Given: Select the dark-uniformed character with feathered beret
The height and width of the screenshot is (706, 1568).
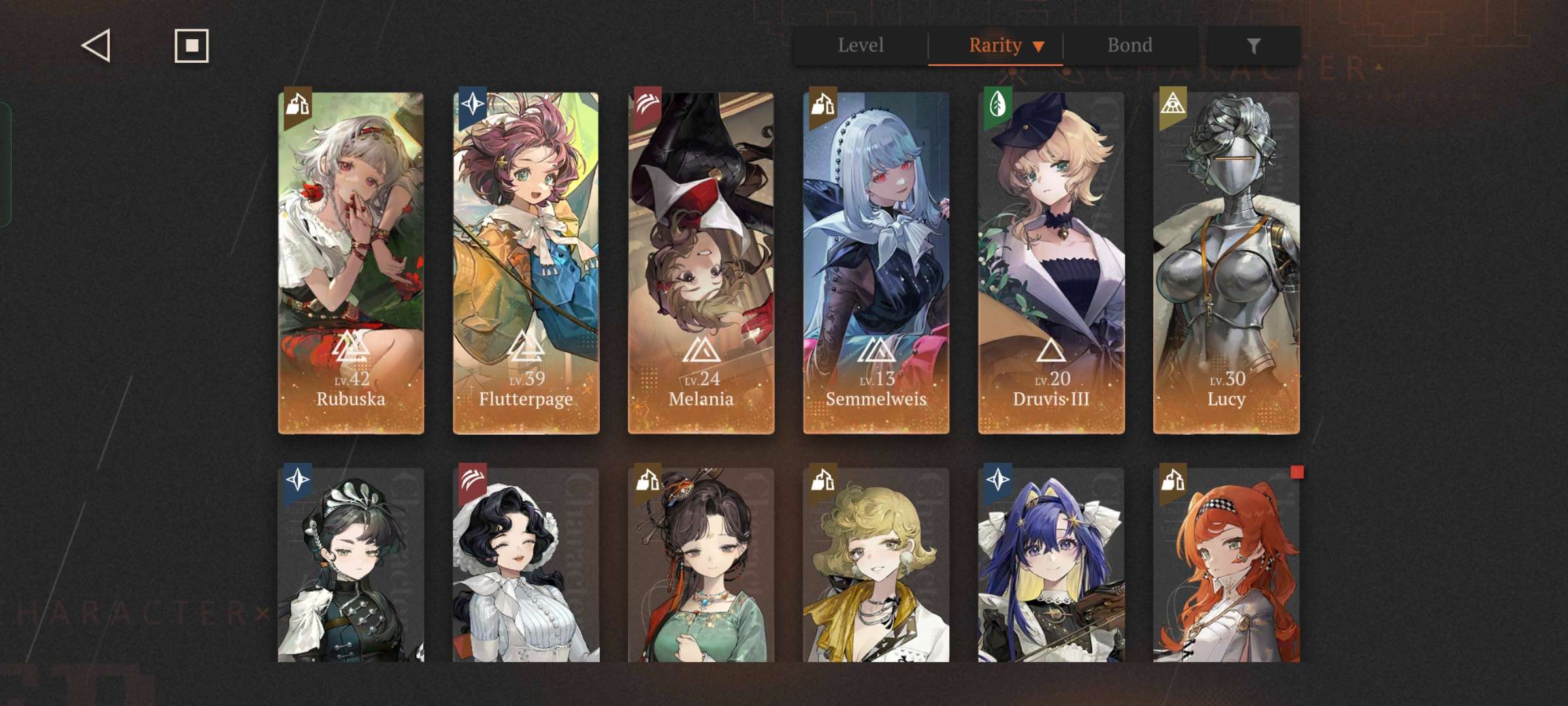Looking at the screenshot, I should coord(351,565).
